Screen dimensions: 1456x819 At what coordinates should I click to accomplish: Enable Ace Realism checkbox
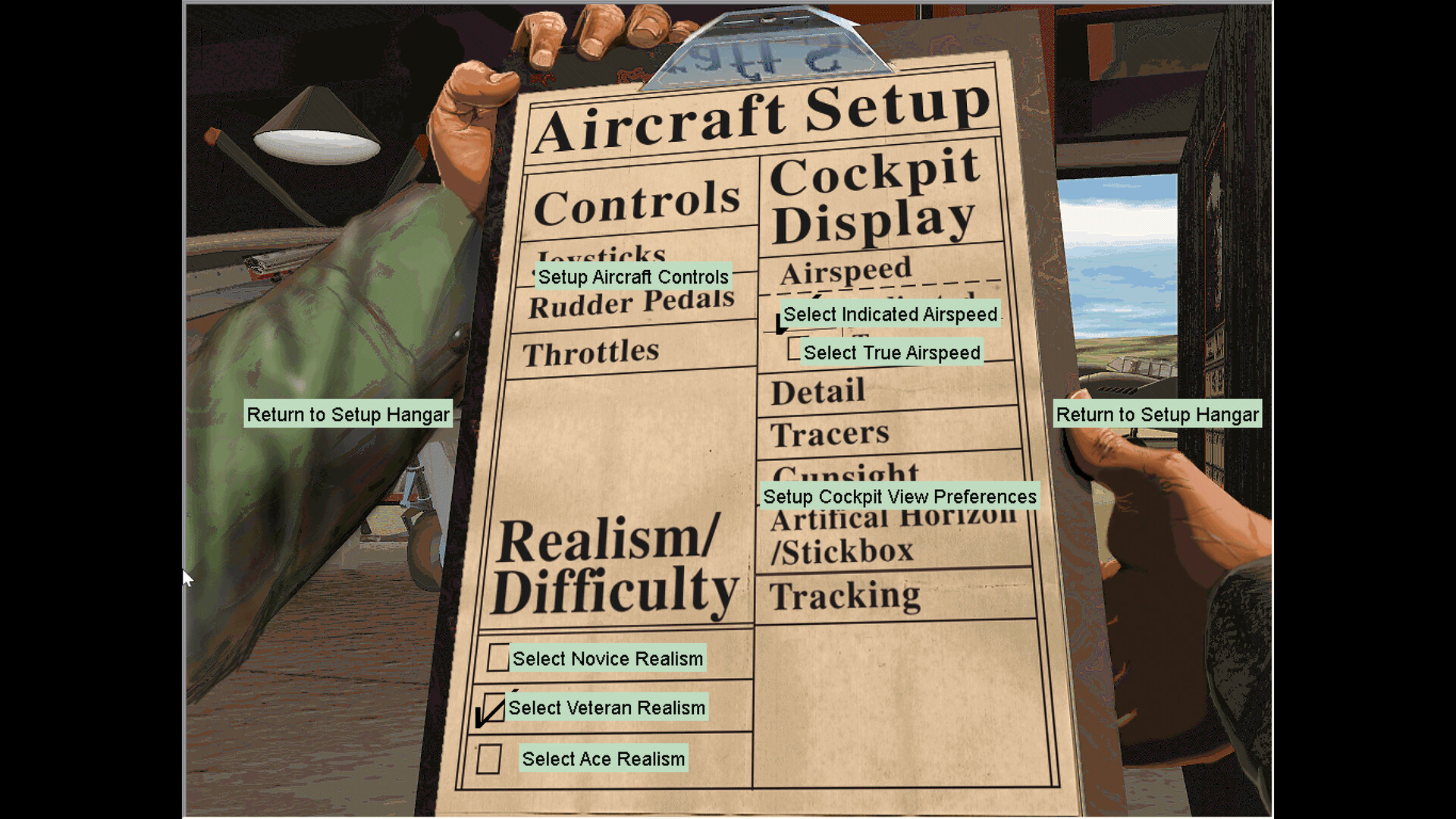pos(490,758)
